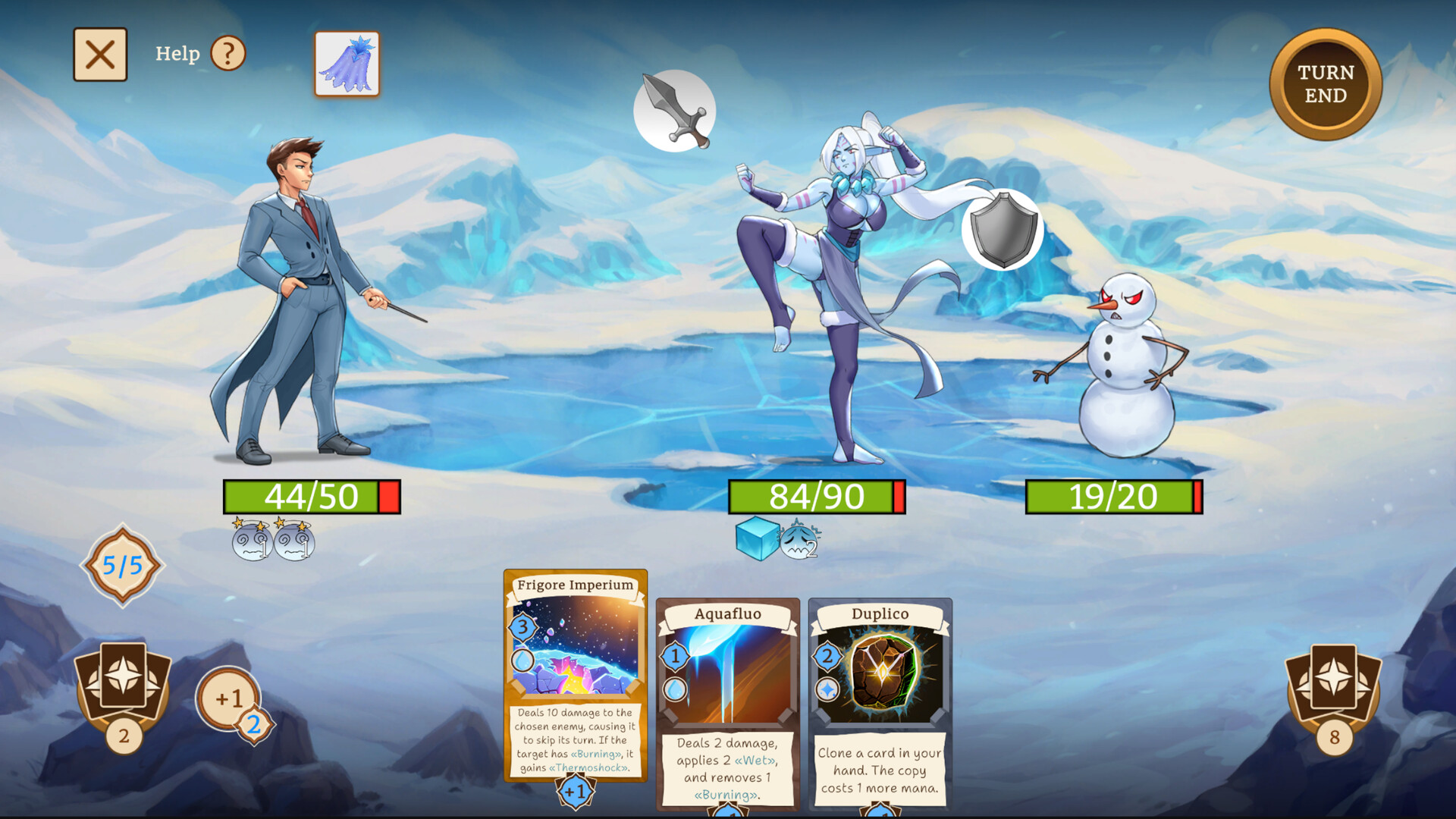Click the Help text label

tap(179, 53)
